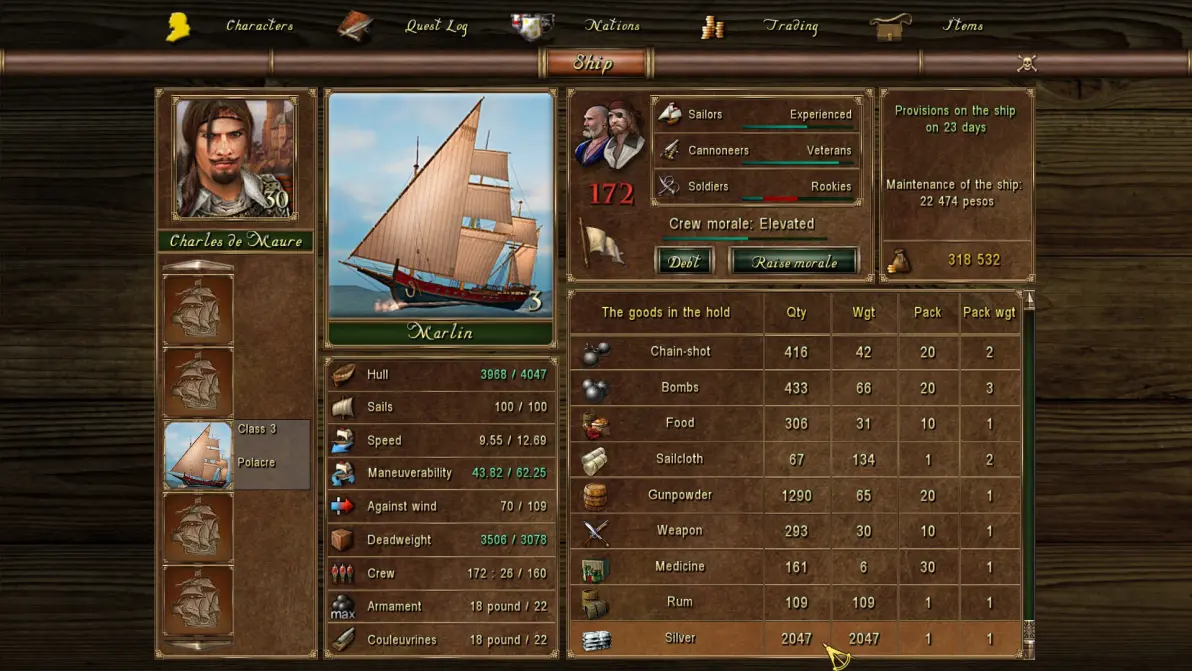The height and width of the screenshot is (671, 1192).
Task: Raise crew morale
Action: [x=794, y=262]
